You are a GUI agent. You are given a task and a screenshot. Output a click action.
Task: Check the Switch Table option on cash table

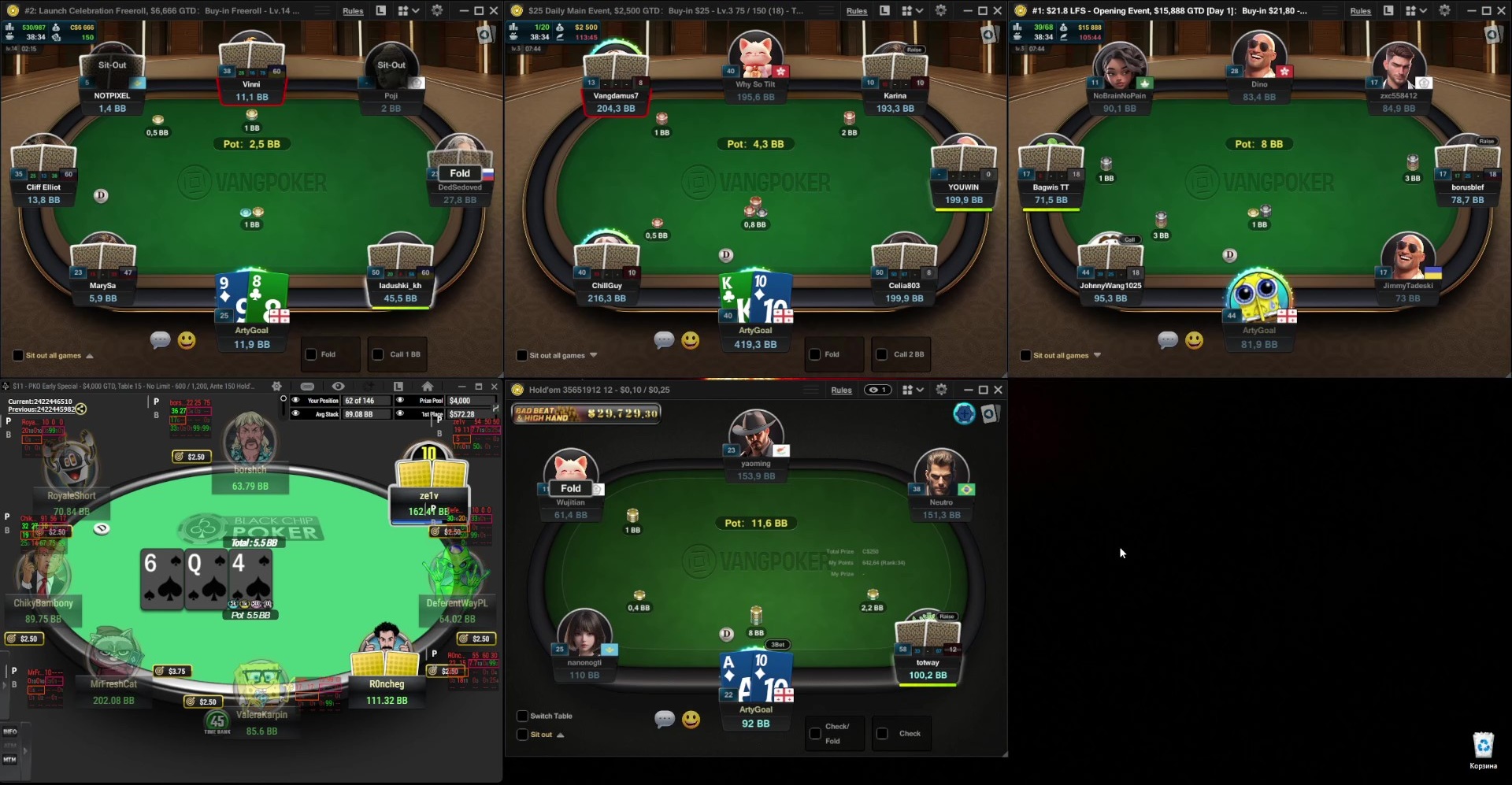coord(523,716)
